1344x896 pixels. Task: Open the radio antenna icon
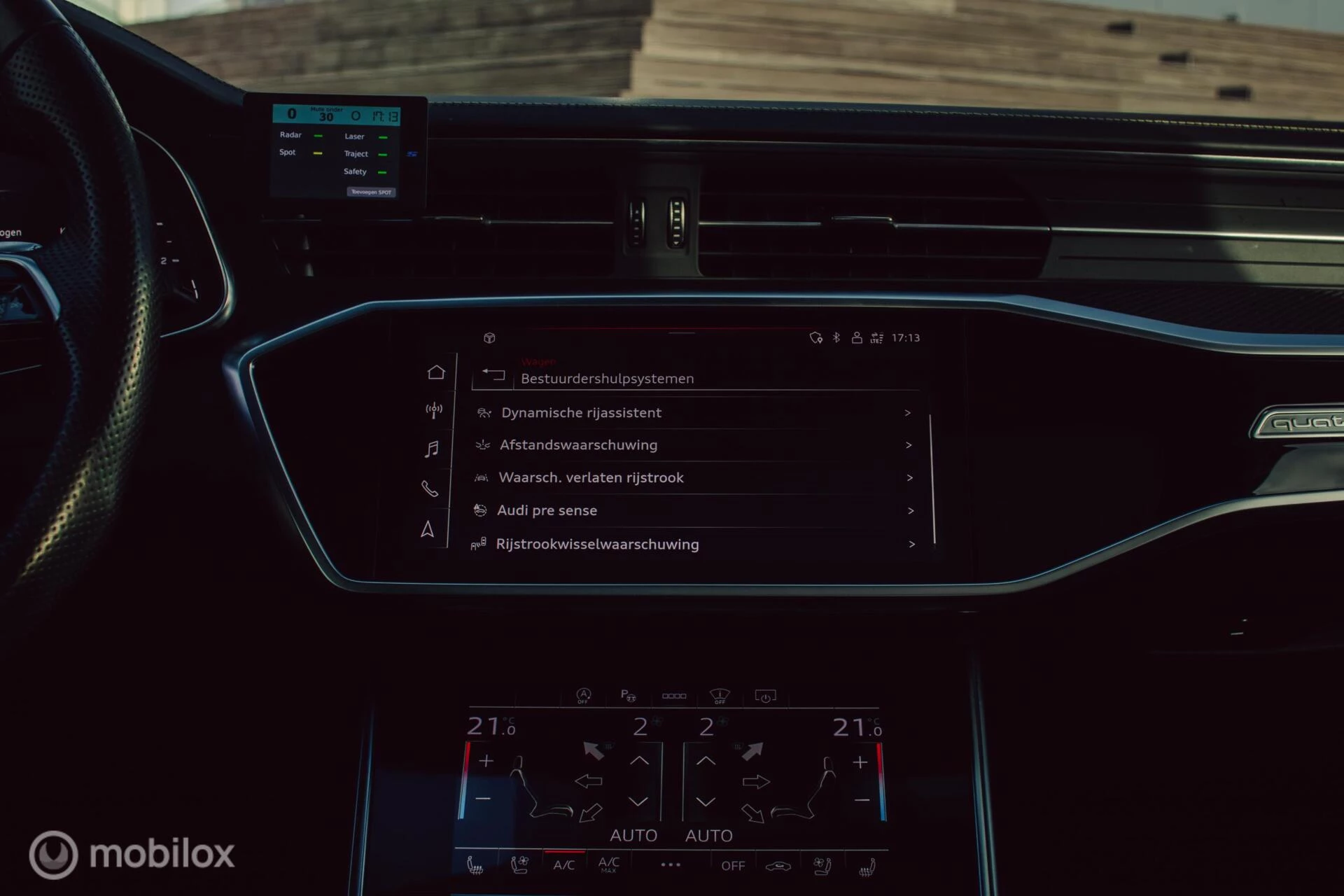(434, 409)
